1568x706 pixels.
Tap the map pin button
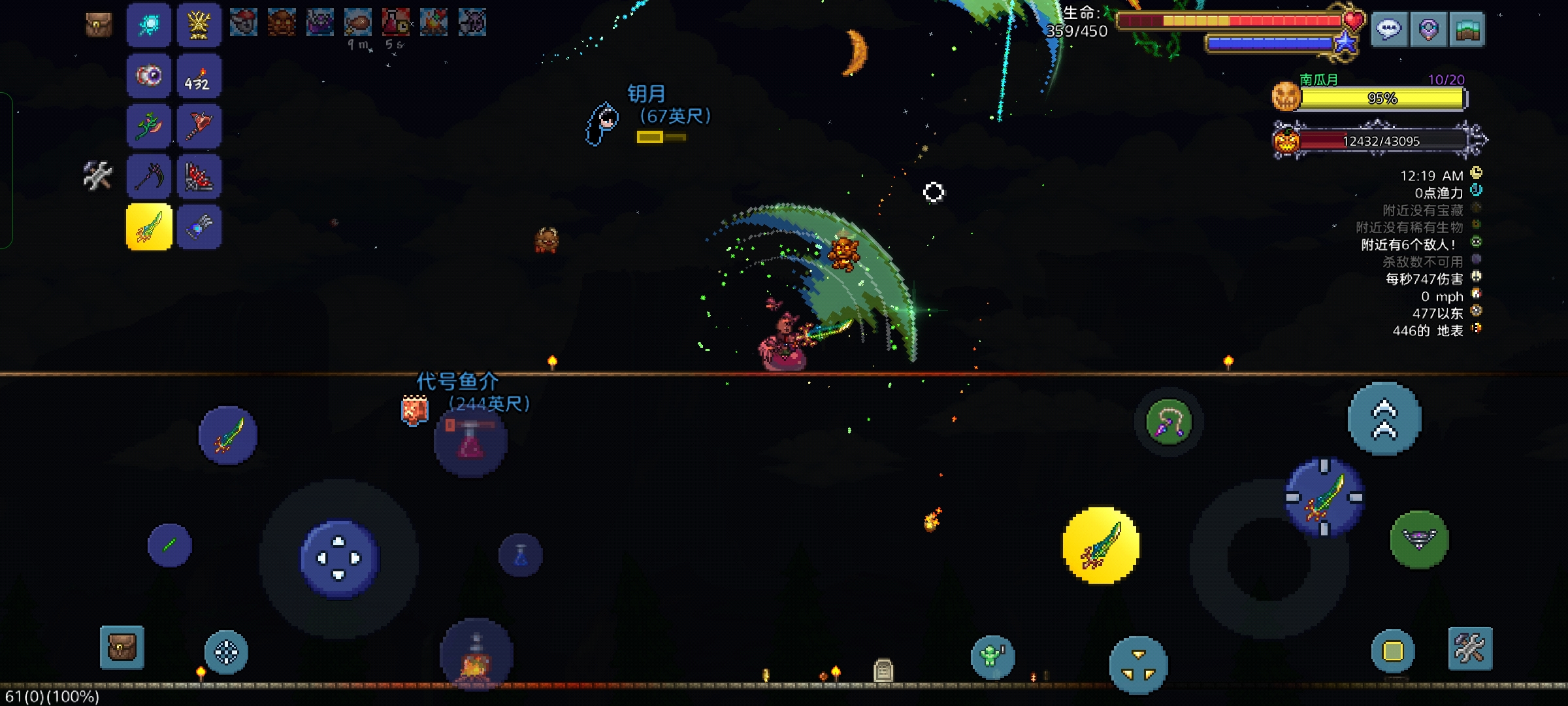pos(1428,29)
